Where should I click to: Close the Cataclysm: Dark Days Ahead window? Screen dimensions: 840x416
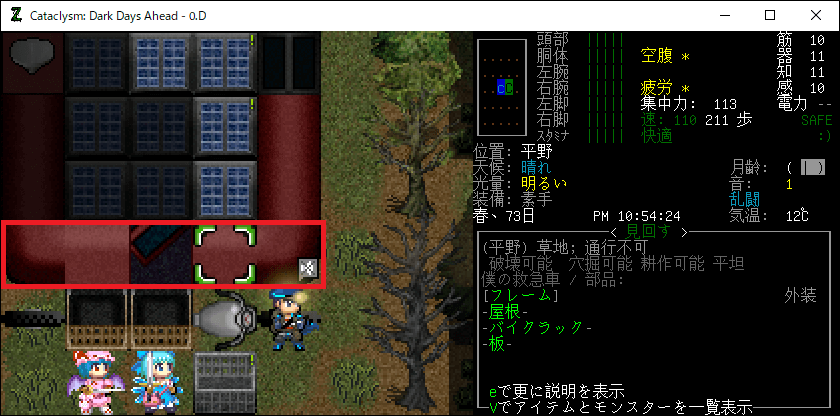coord(816,16)
